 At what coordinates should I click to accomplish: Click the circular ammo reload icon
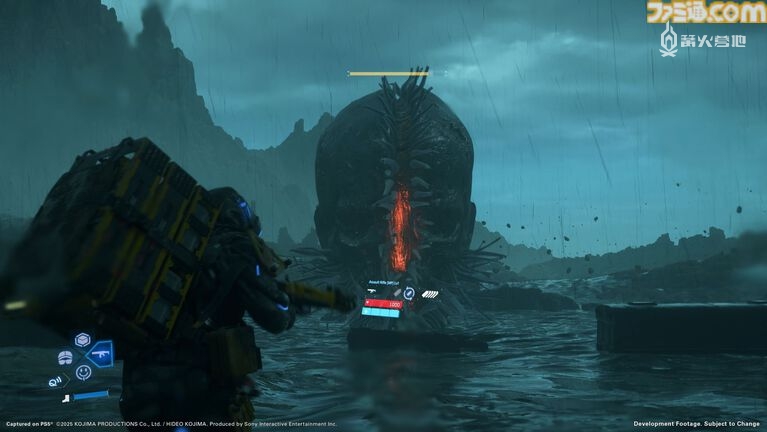pyautogui.click(x=409, y=294)
